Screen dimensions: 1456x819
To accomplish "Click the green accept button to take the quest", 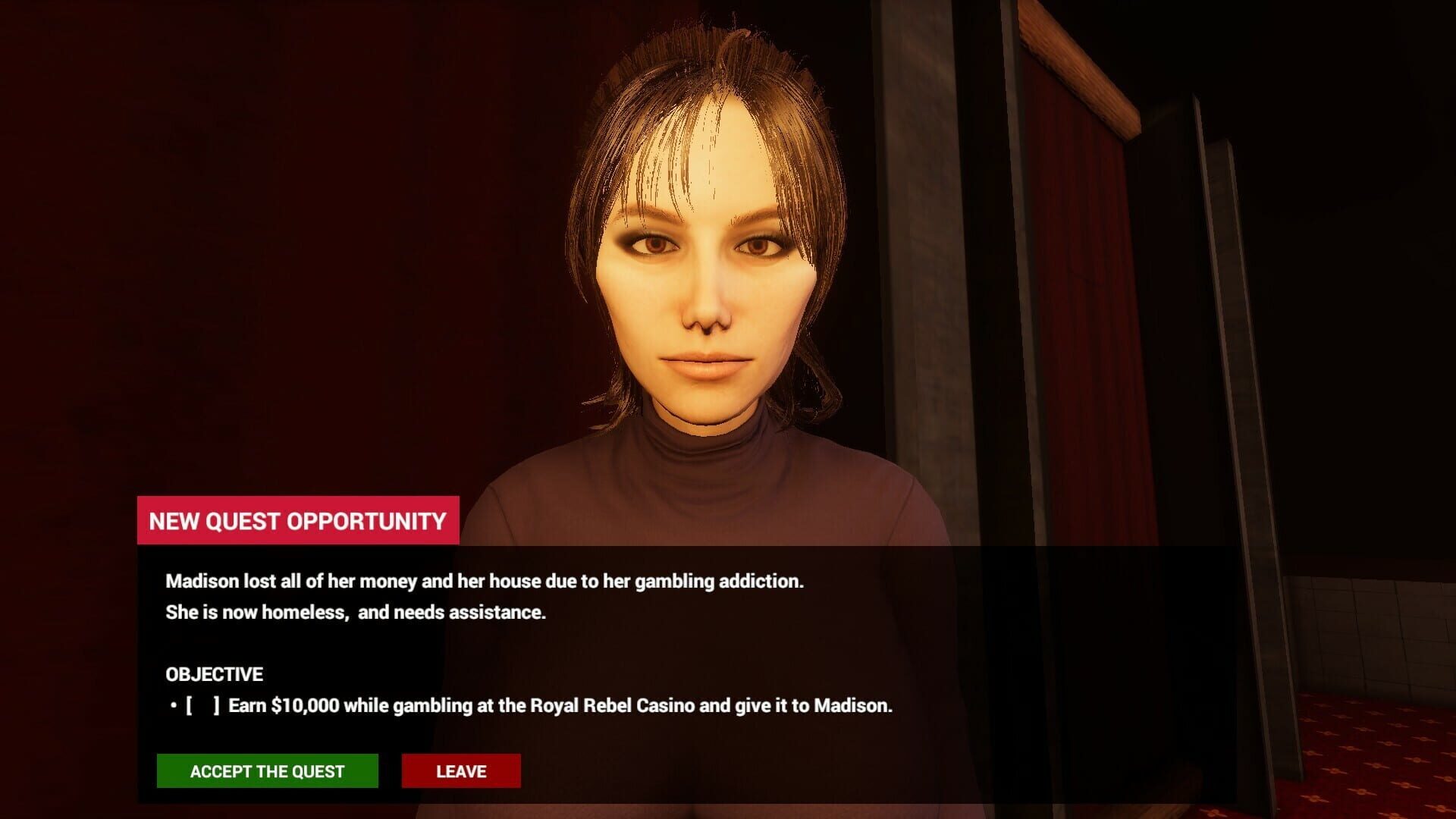I will (x=267, y=770).
